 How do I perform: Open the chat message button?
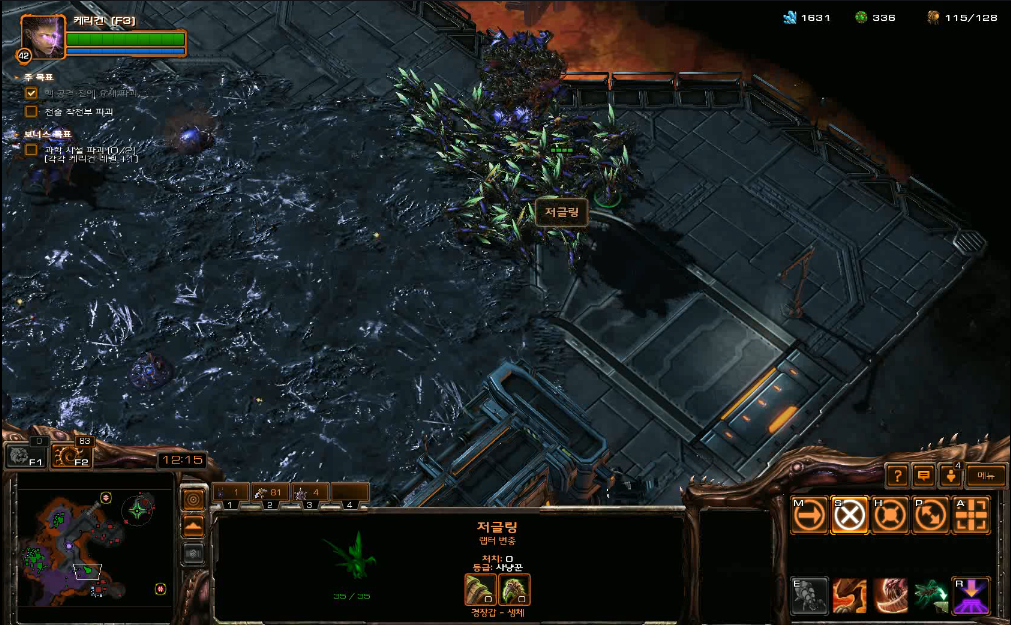pos(923,476)
